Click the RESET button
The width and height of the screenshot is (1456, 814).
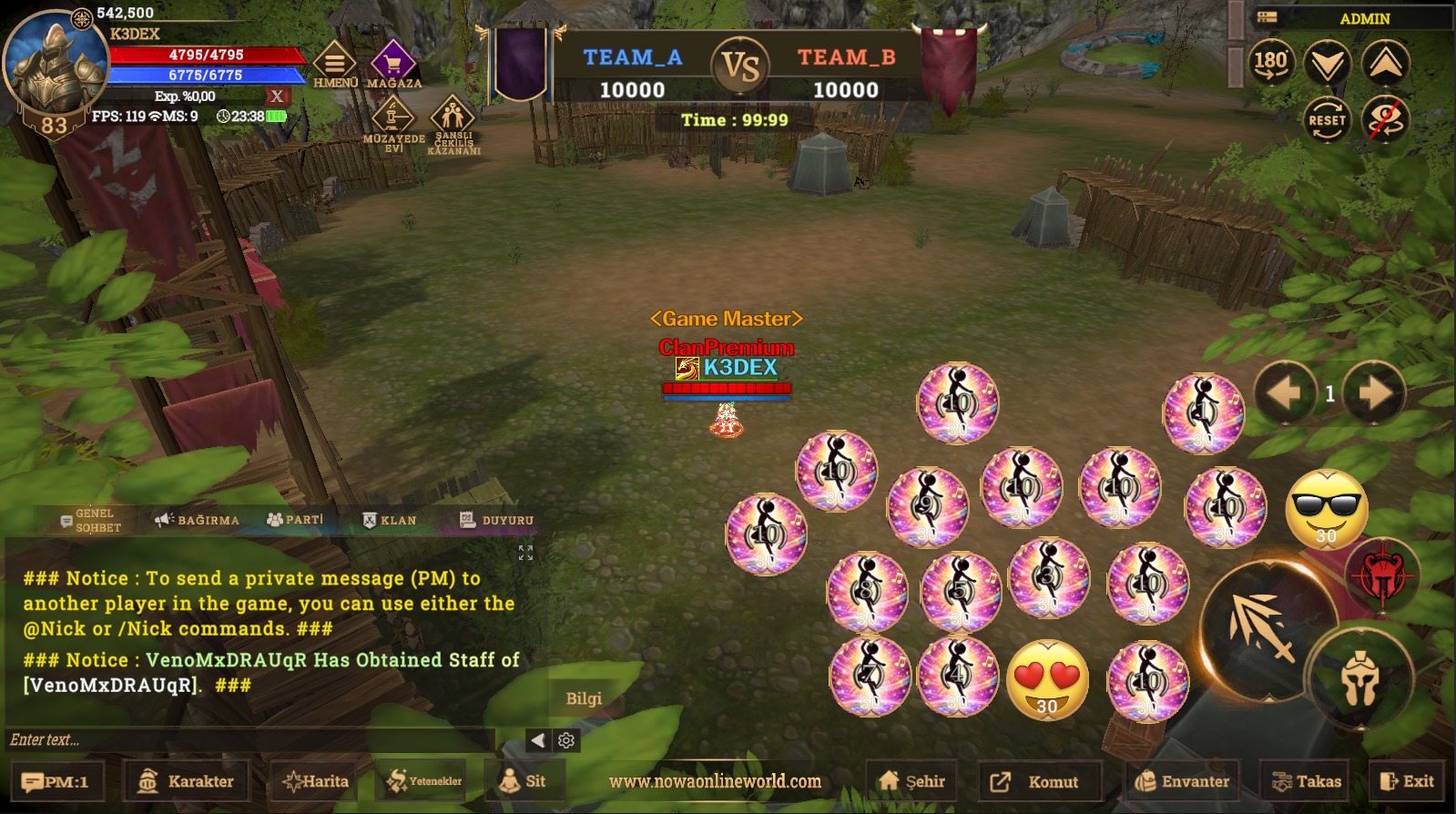click(x=1327, y=120)
